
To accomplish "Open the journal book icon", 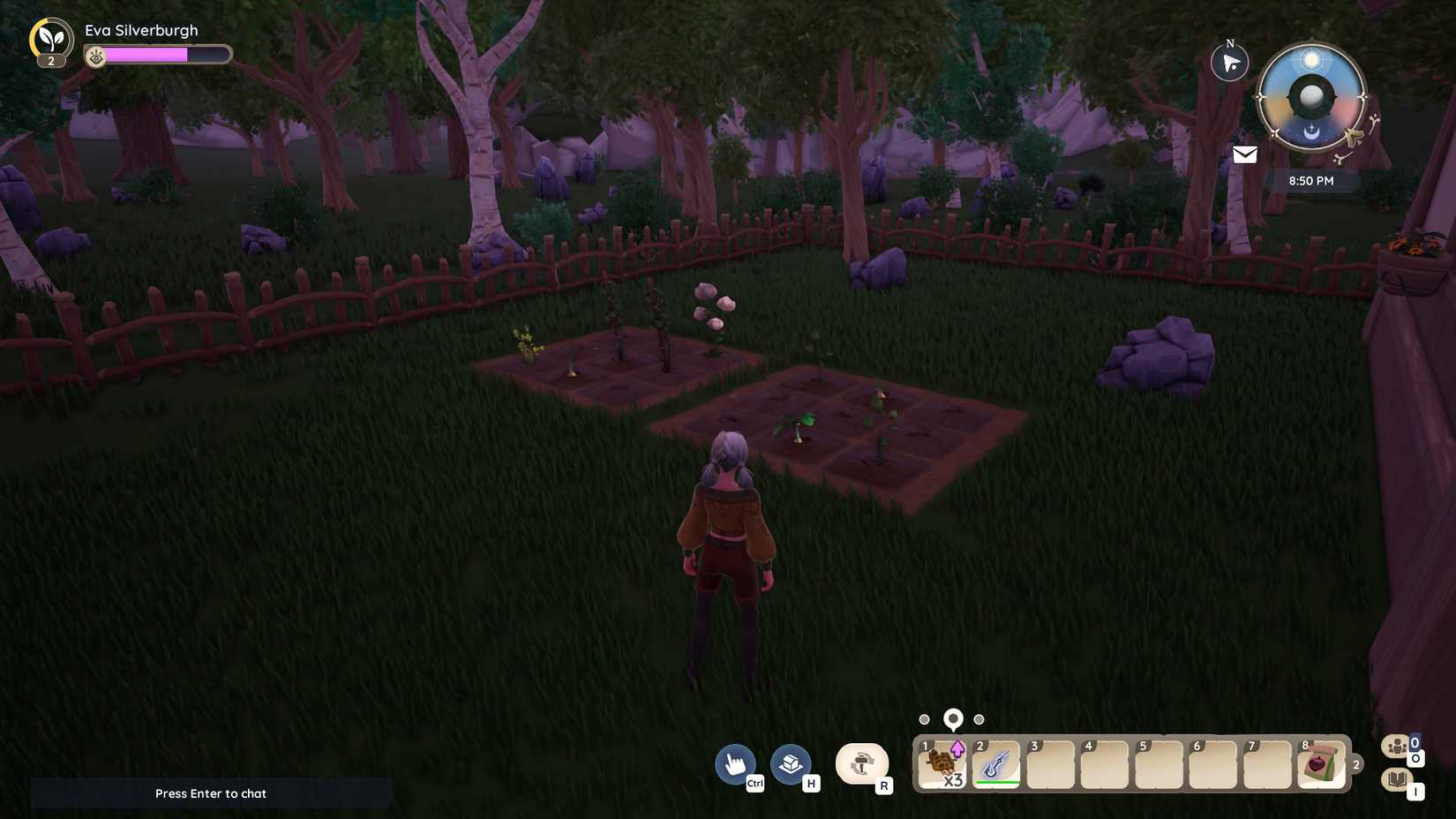I will [1397, 779].
